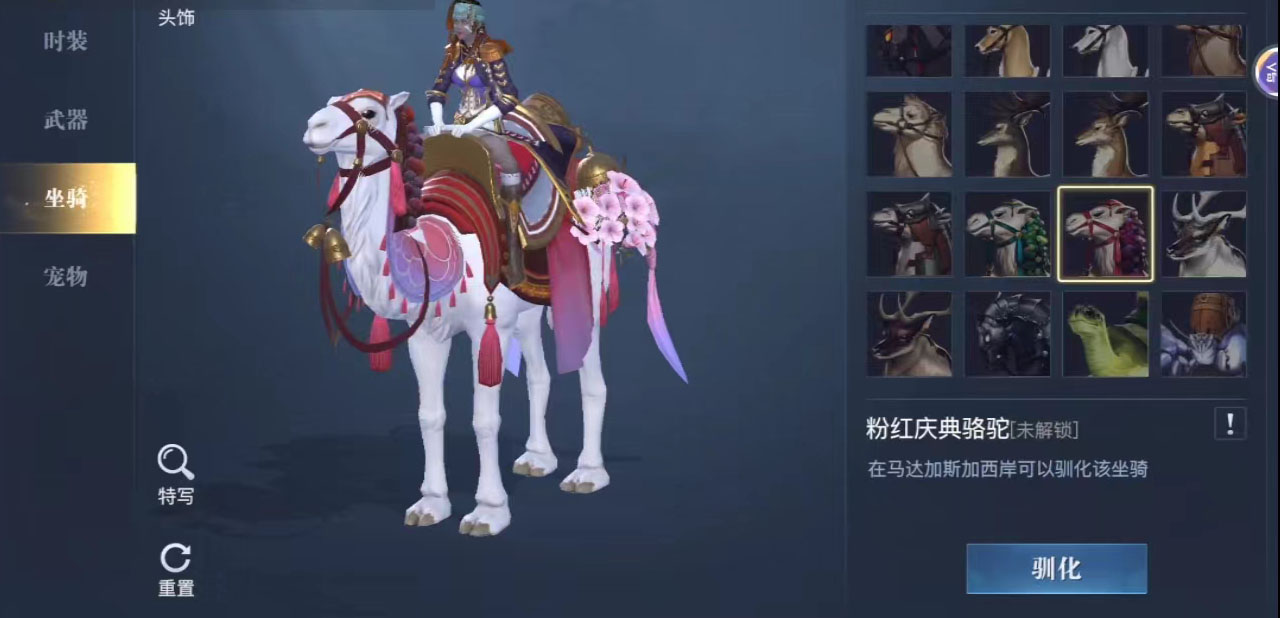Screen dimensions: 1280x618
Task: Choose the camel with orange armor
Action: (1203, 134)
